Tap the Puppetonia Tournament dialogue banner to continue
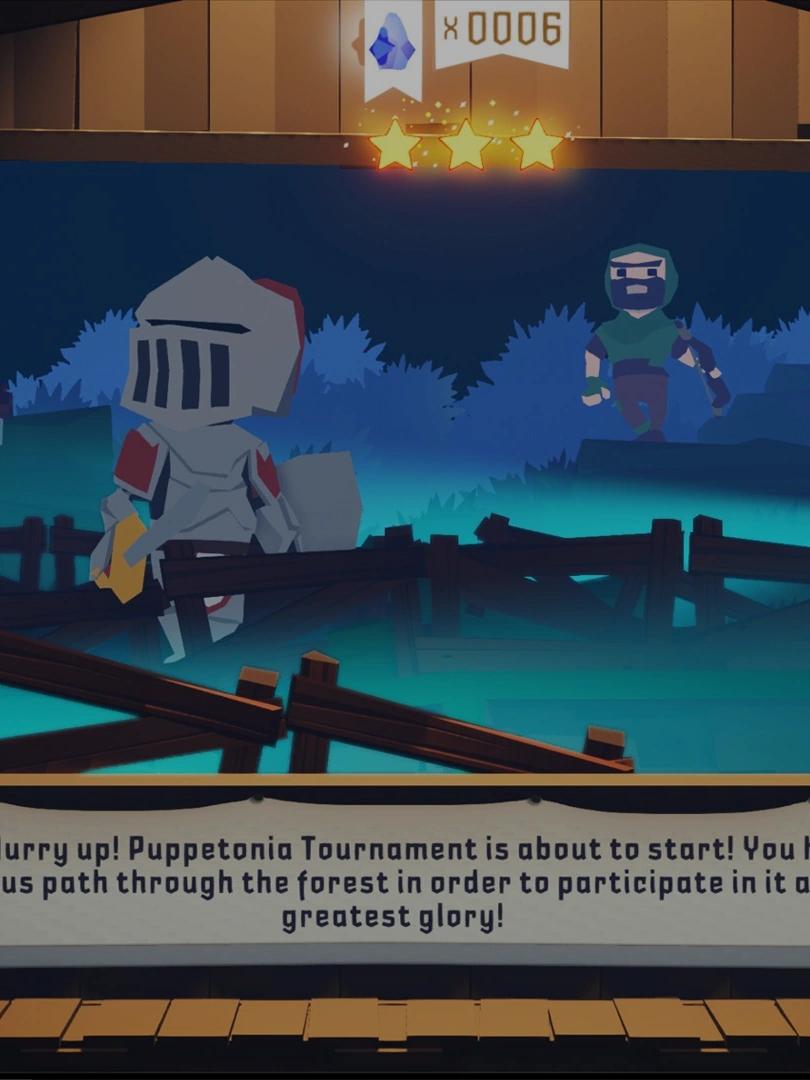The width and height of the screenshot is (810, 1080). click(x=405, y=882)
